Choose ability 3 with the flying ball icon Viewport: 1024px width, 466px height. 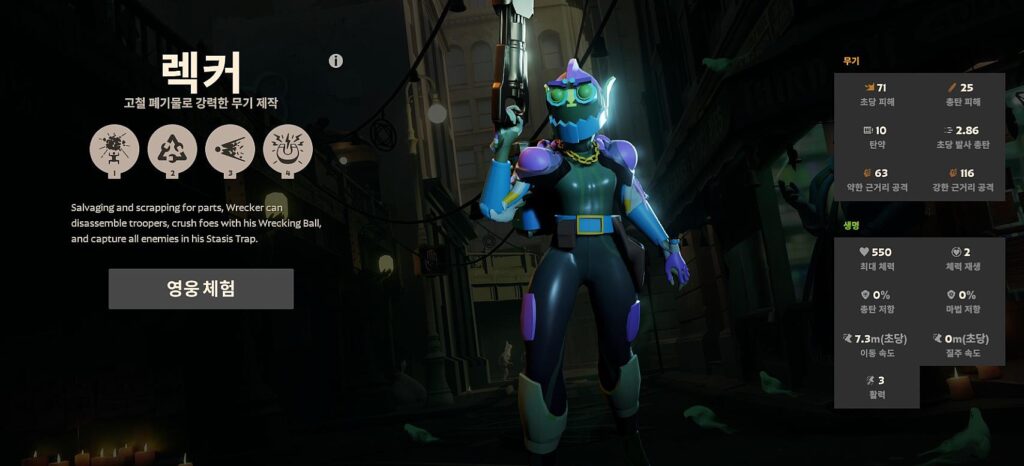(x=230, y=149)
